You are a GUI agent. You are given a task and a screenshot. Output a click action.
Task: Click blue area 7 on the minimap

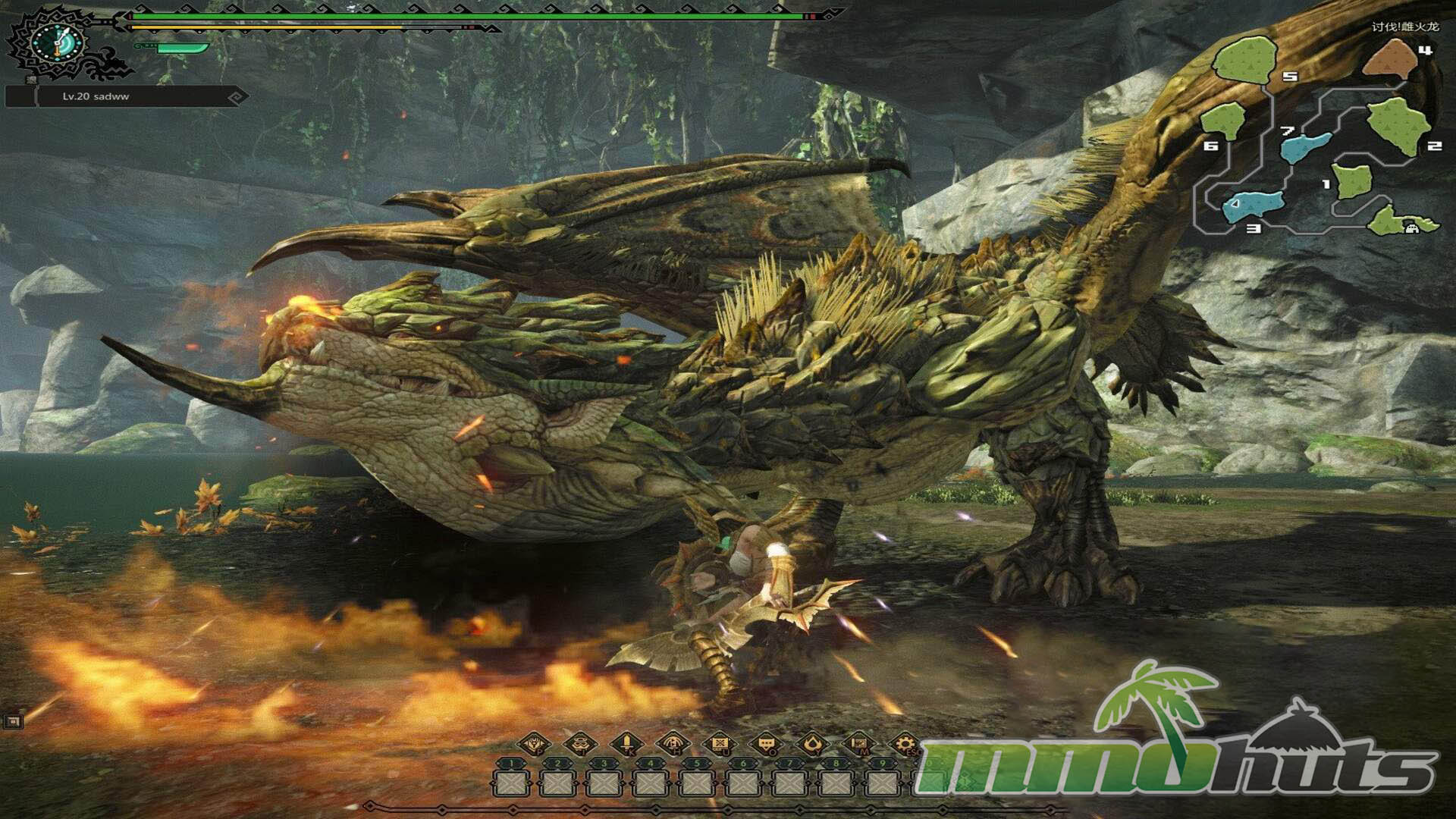point(1304,146)
